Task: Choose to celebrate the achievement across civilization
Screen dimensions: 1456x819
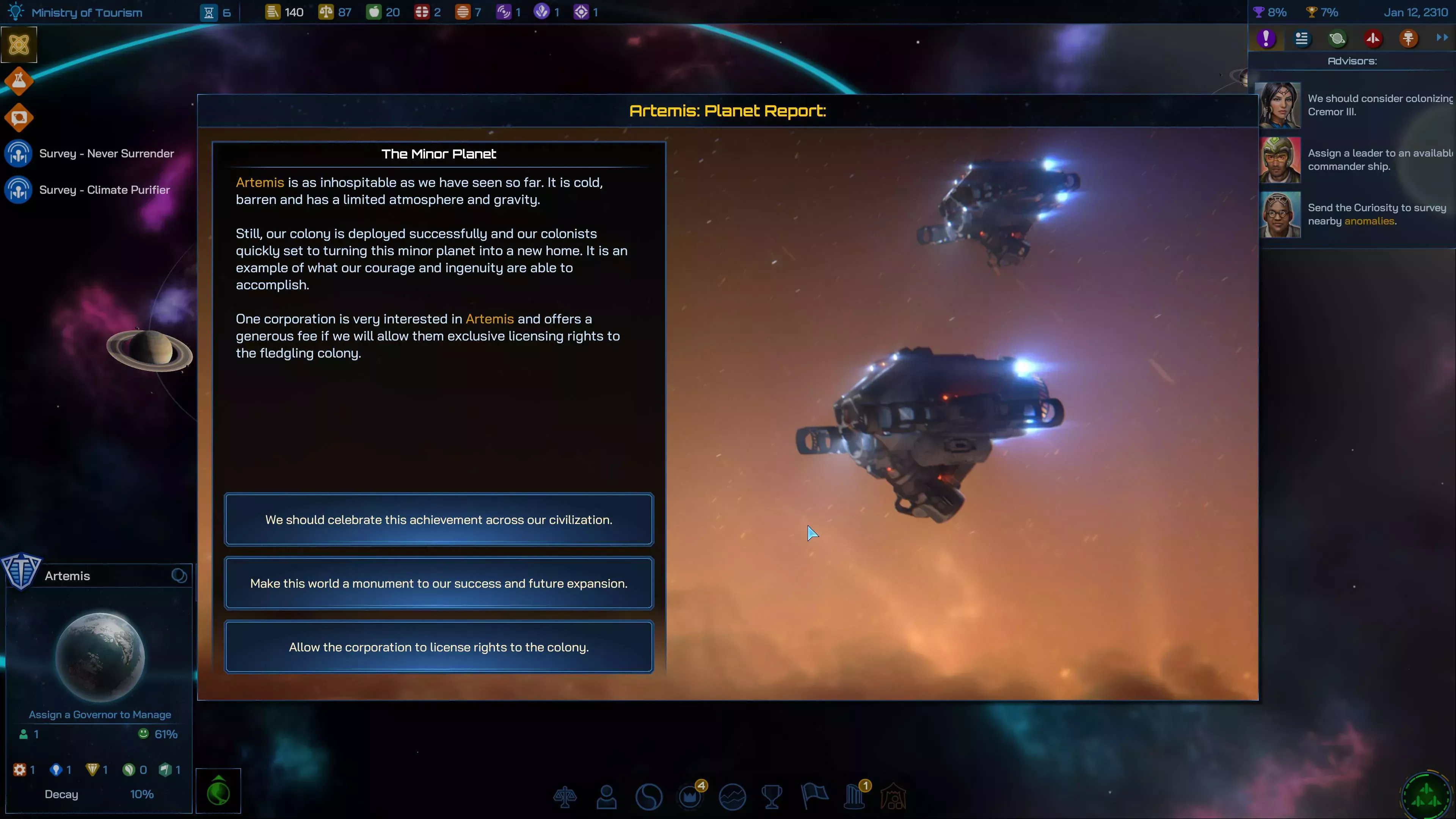Action: point(439,519)
